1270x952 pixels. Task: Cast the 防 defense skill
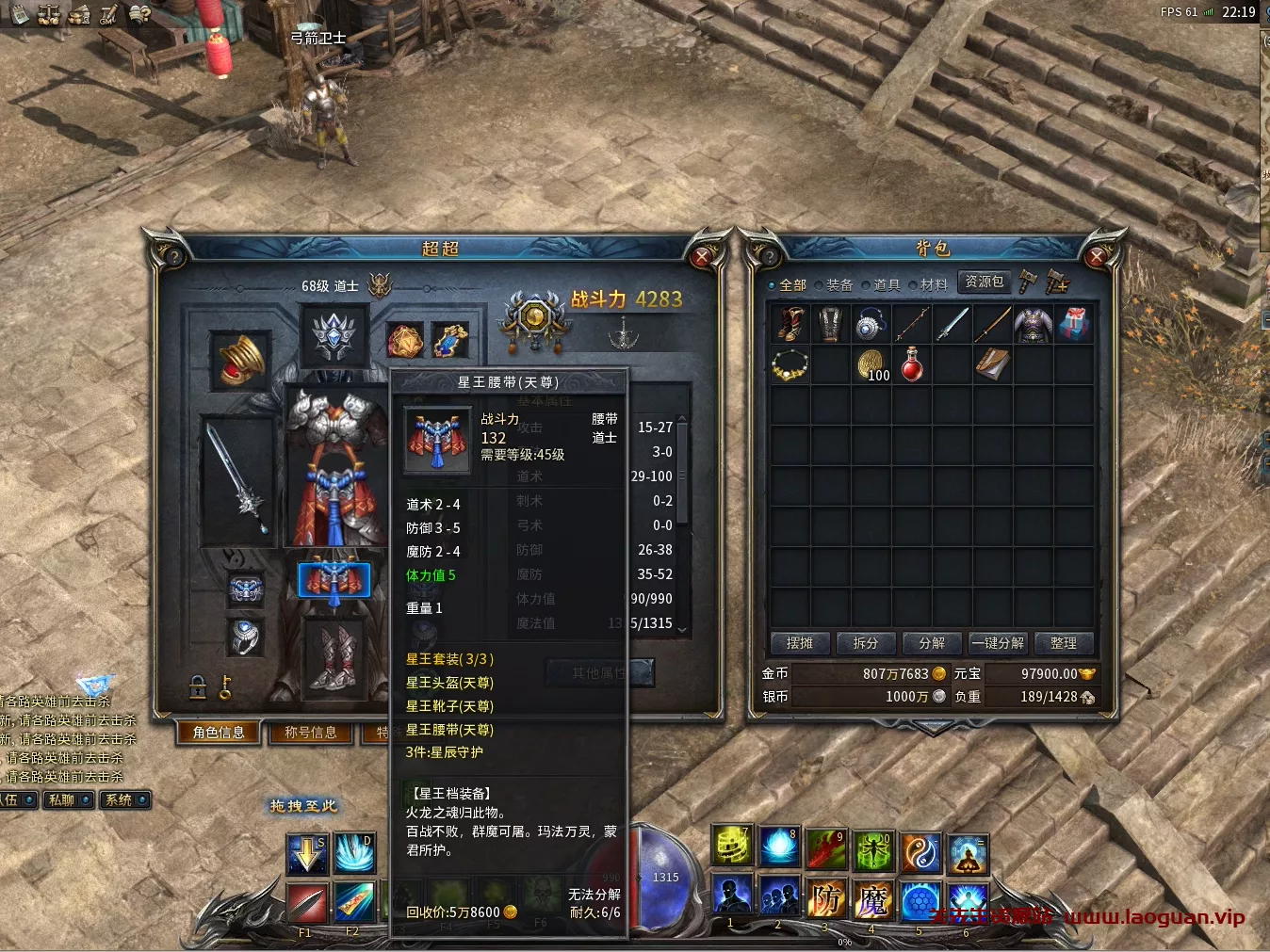826,899
